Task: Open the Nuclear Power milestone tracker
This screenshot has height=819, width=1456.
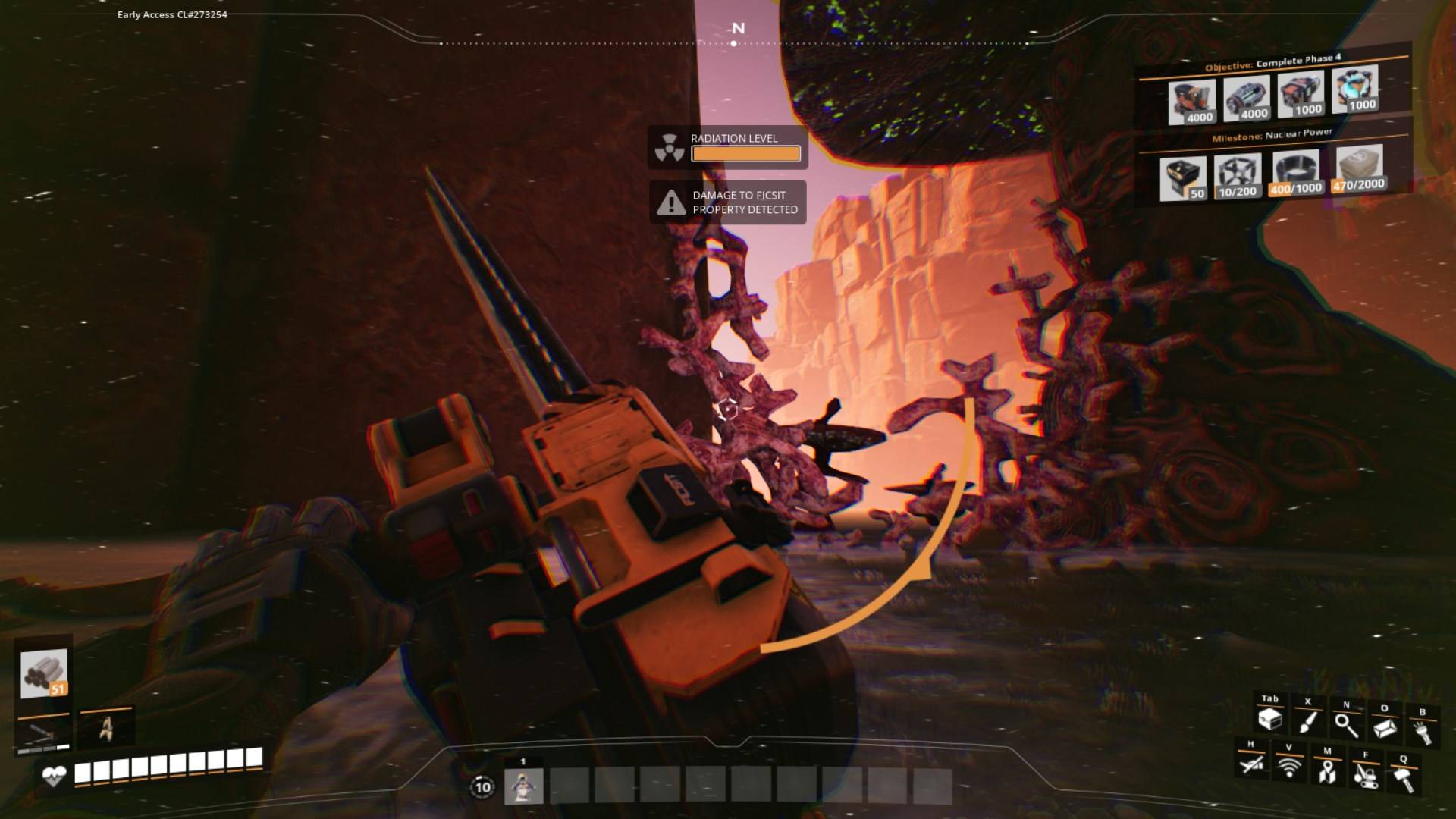Action: (1272, 135)
